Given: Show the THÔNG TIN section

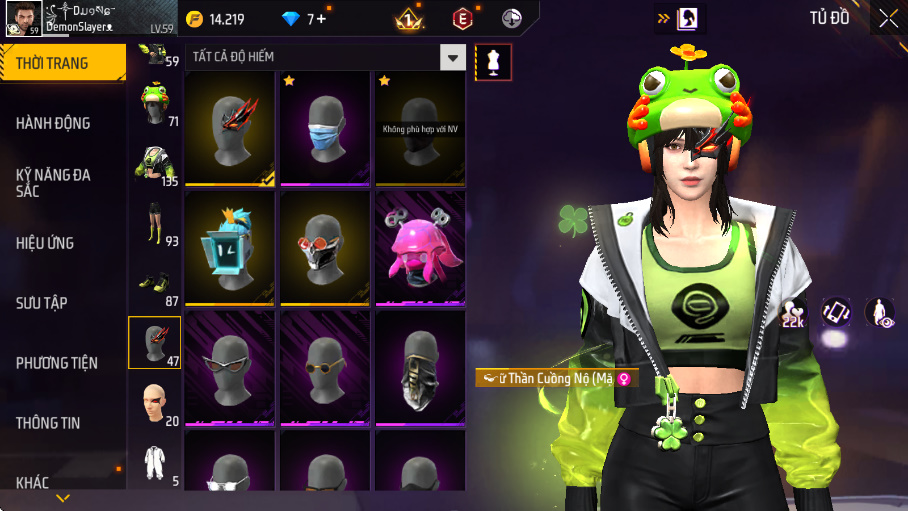Looking at the screenshot, I should [x=62, y=423].
